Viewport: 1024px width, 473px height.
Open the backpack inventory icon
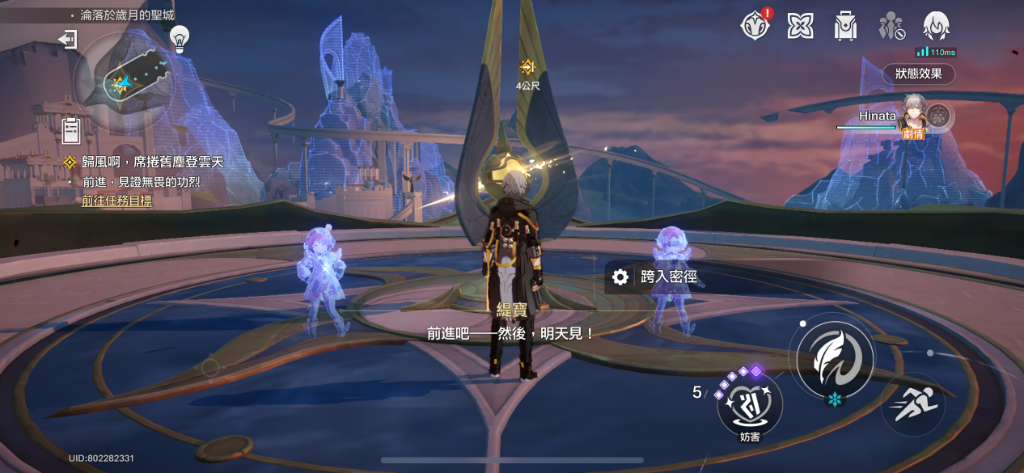[846, 26]
